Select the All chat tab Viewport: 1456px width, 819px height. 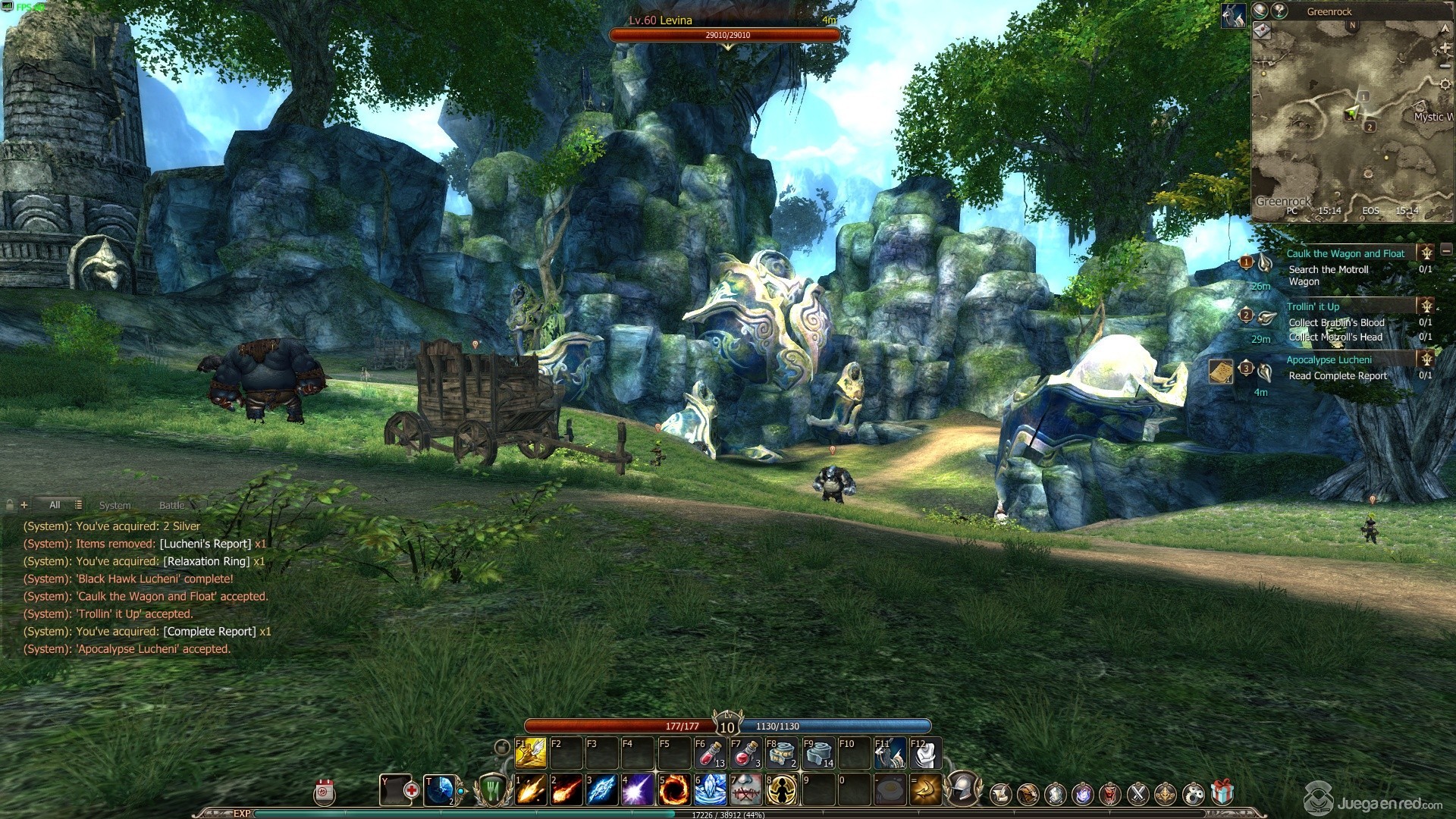55,505
